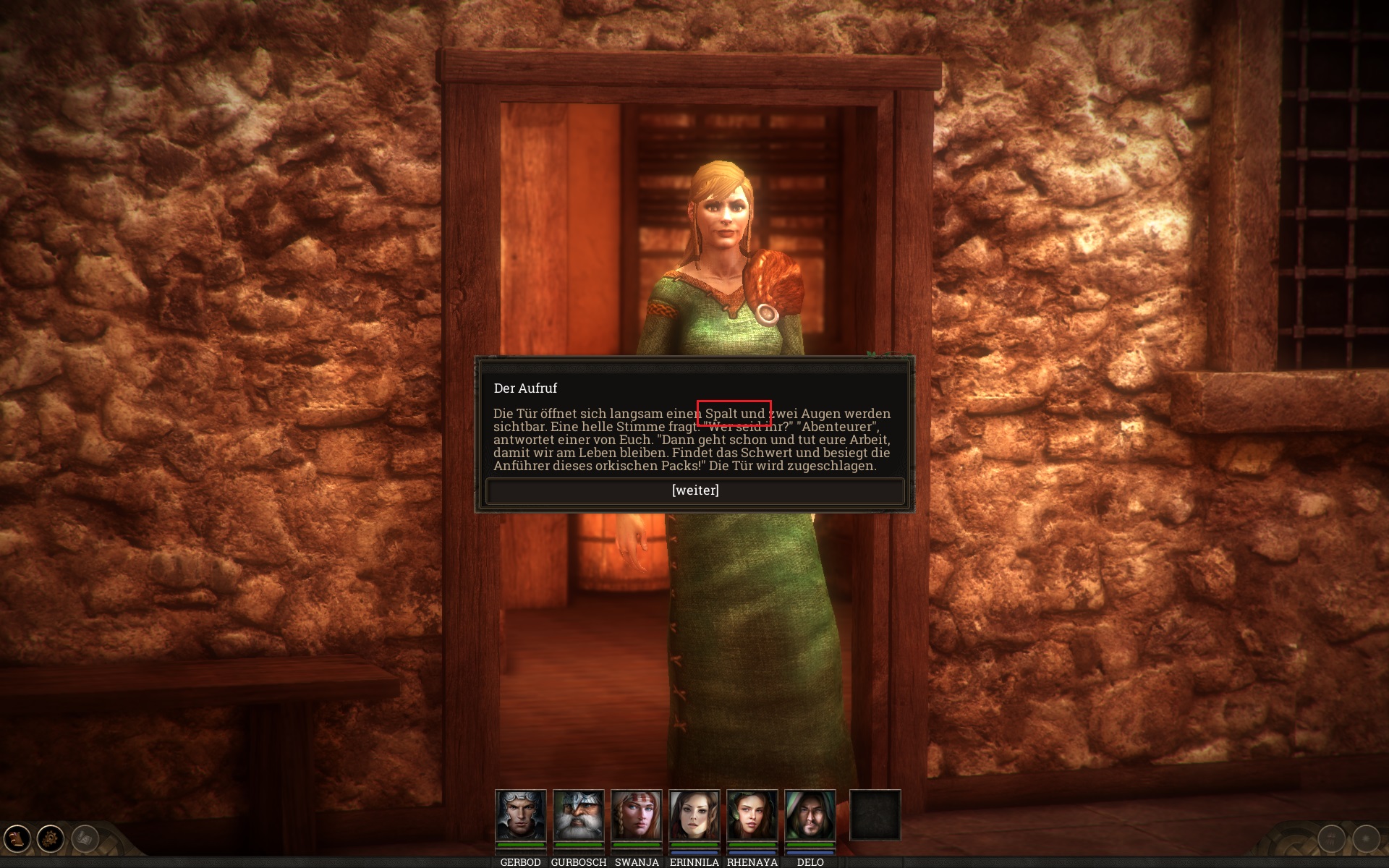This screenshot has height=868, width=1389.
Task: Click the dimmed star-burst icon button
Action: [1366, 839]
